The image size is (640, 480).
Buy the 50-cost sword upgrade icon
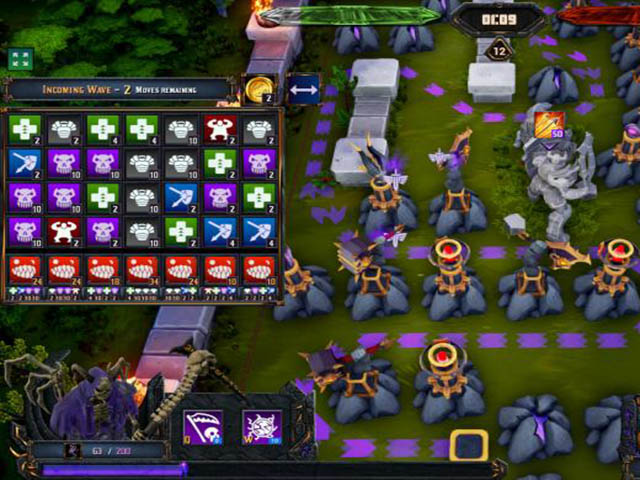tap(549, 125)
